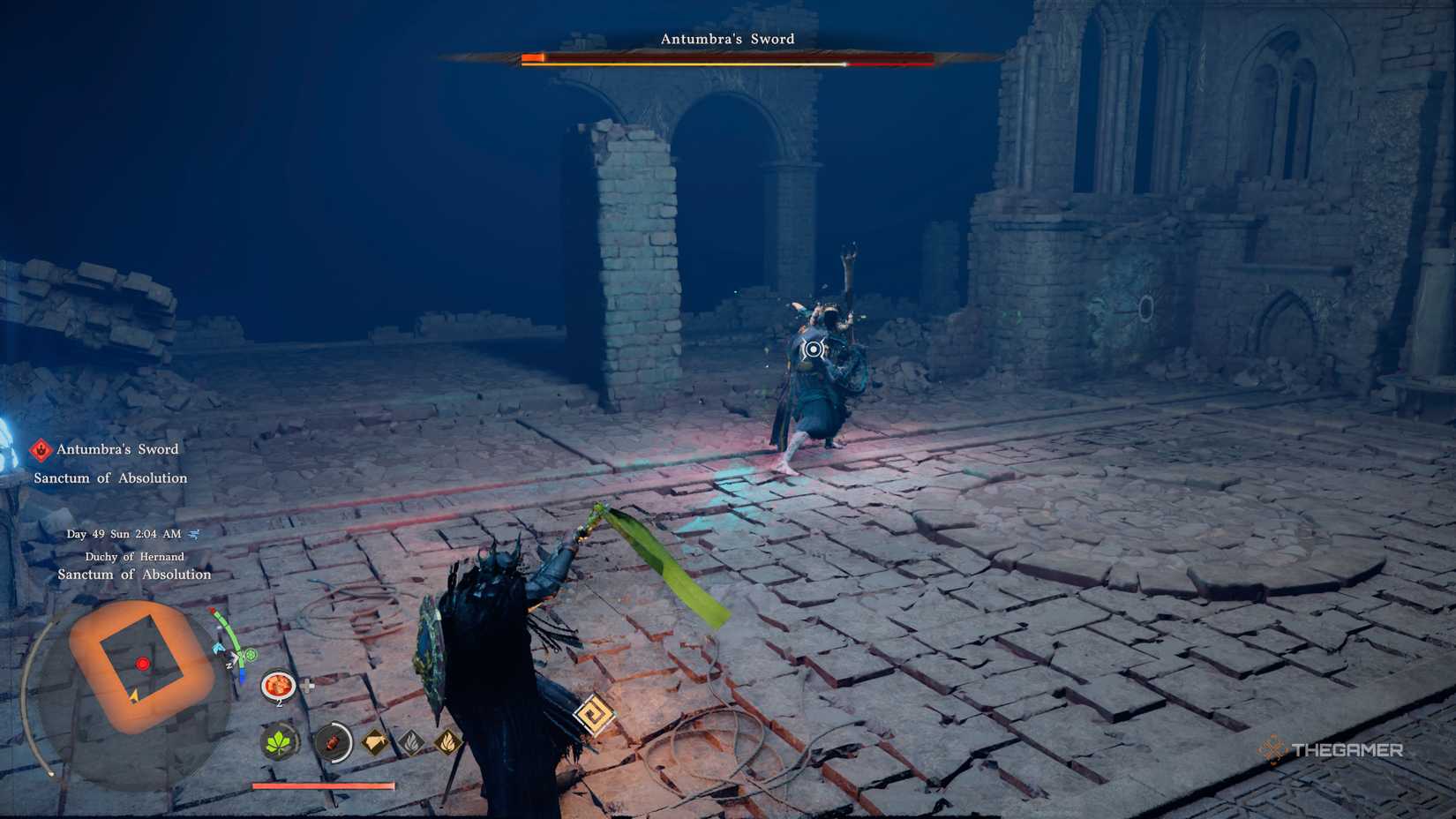Click the torch item on the cooldown dial
The width and height of the screenshot is (1456, 819).
pyautogui.click(x=333, y=742)
